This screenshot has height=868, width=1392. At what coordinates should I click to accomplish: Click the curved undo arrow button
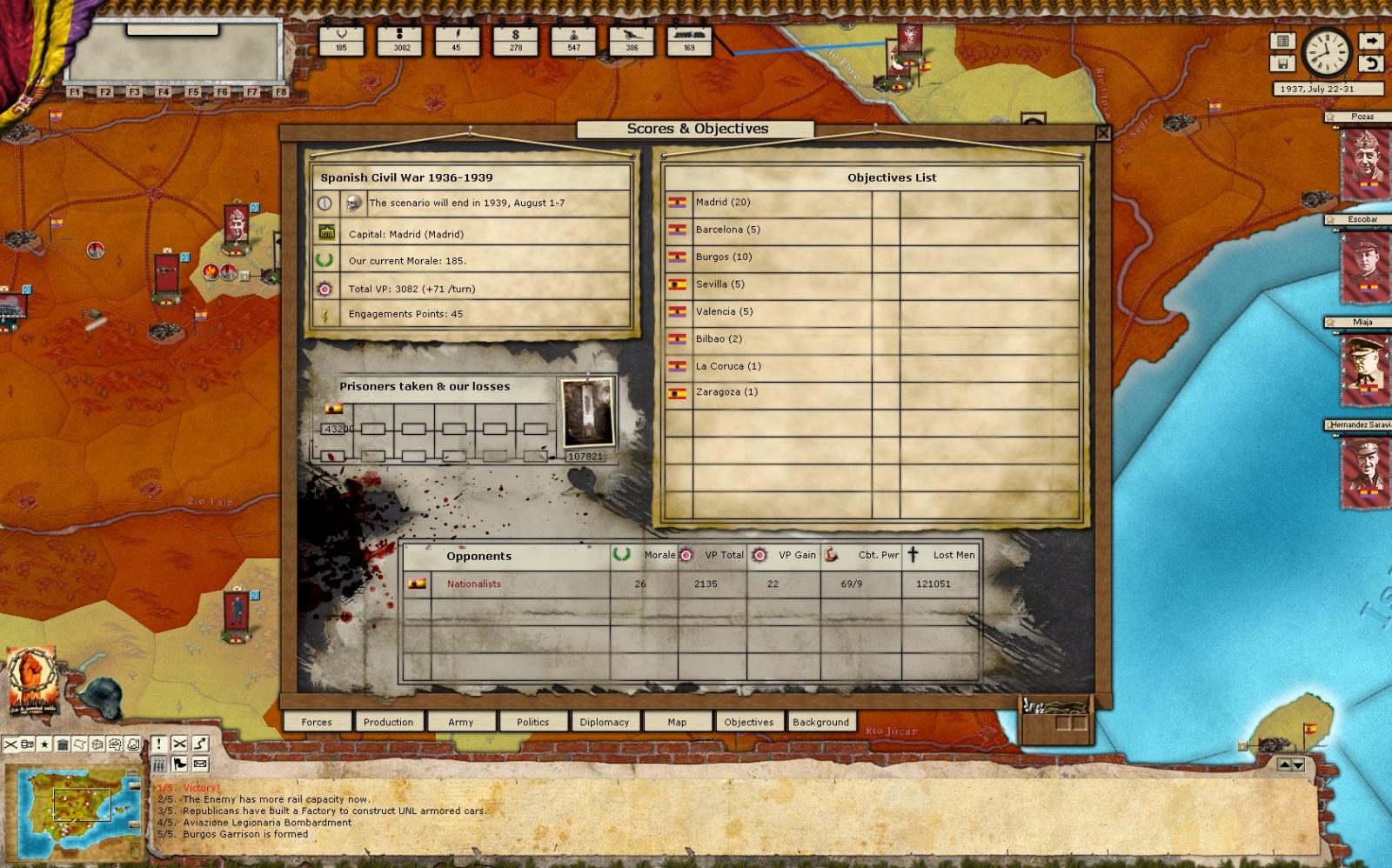[1371, 63]
